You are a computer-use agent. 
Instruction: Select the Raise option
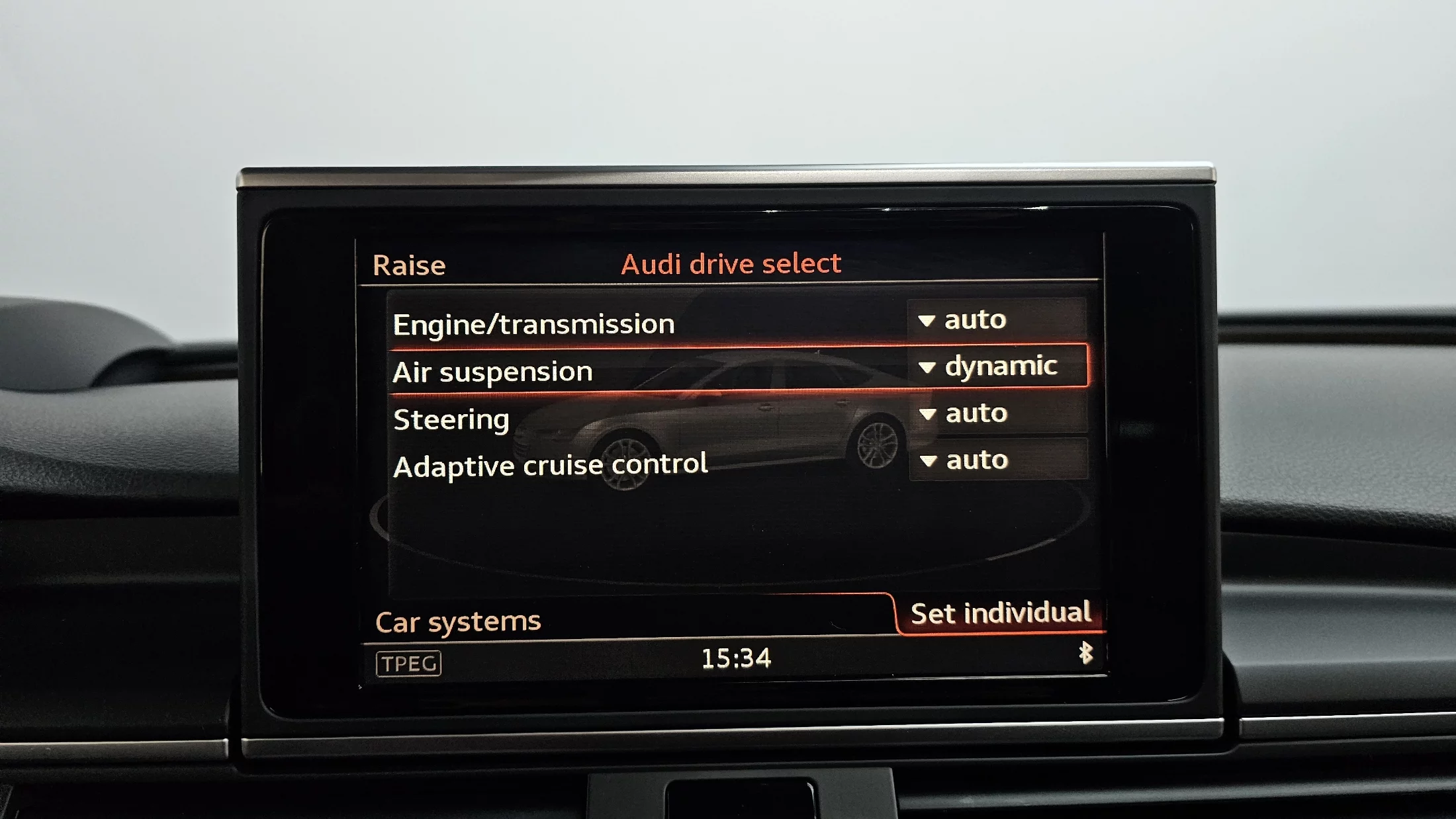pos(409,265)
